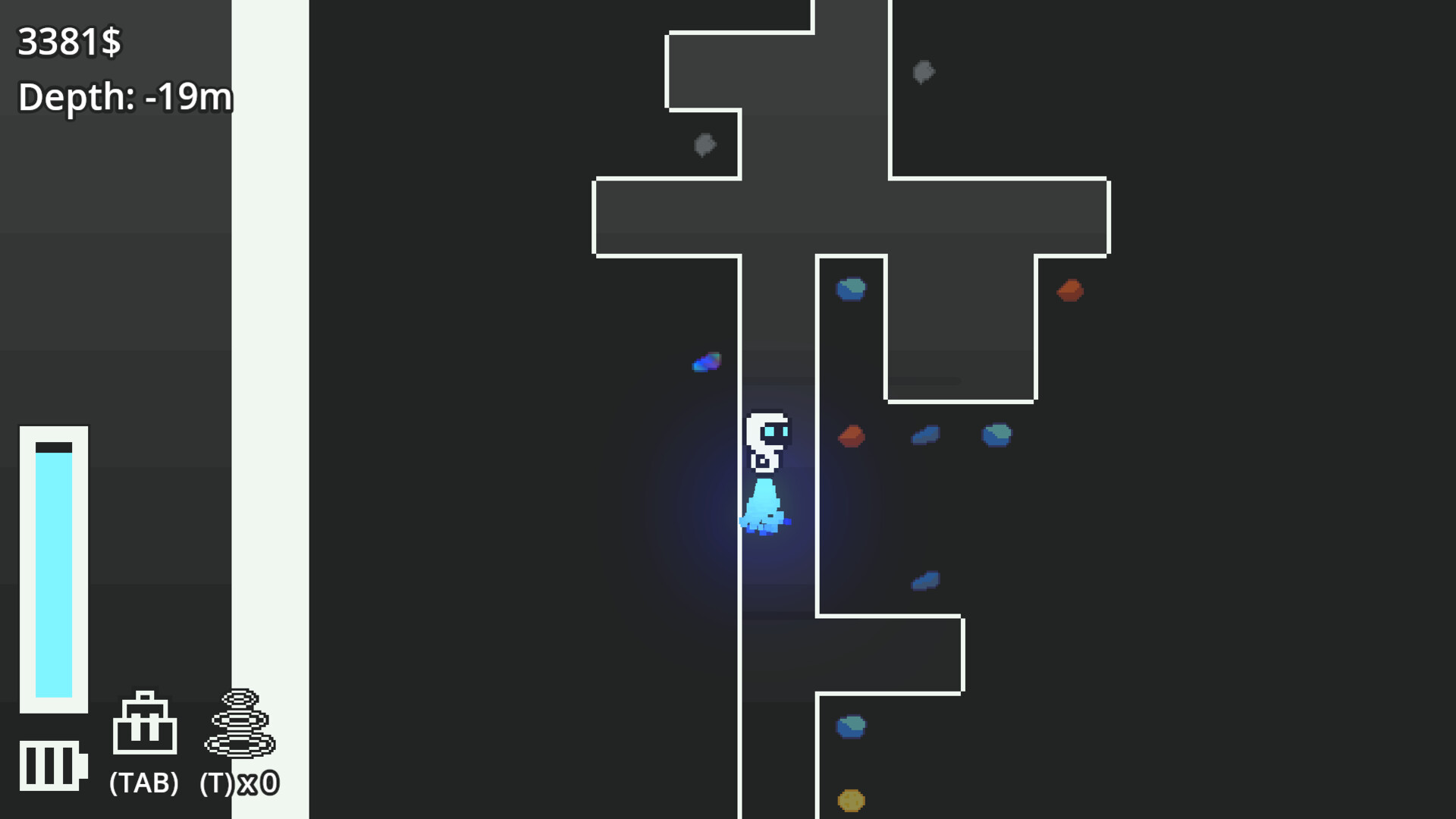Click the x0 quantity label next to (T)
Image resolution: width=1456 pixels, height=819 pixels.
coord(258,781)
